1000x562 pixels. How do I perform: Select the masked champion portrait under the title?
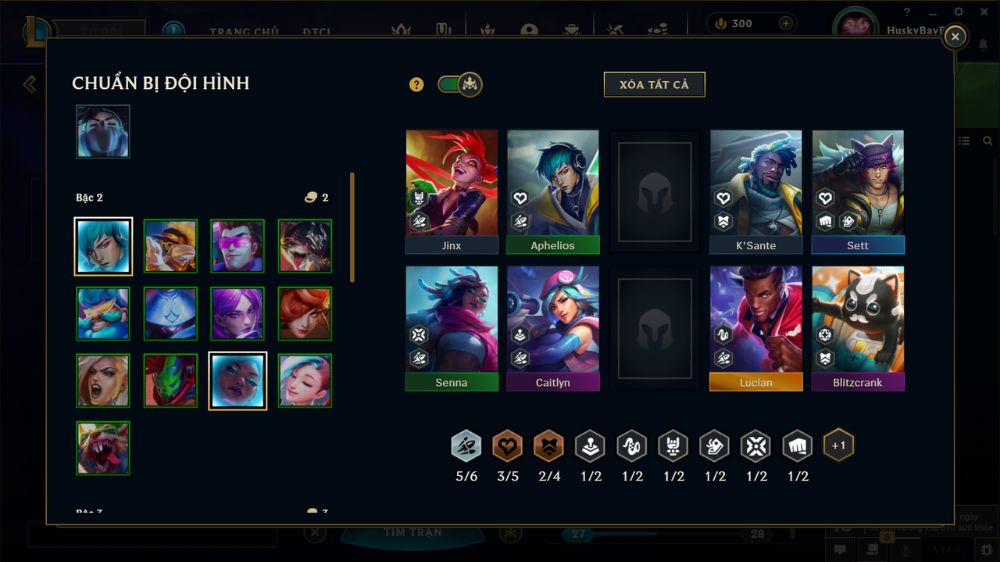(103, 132)
